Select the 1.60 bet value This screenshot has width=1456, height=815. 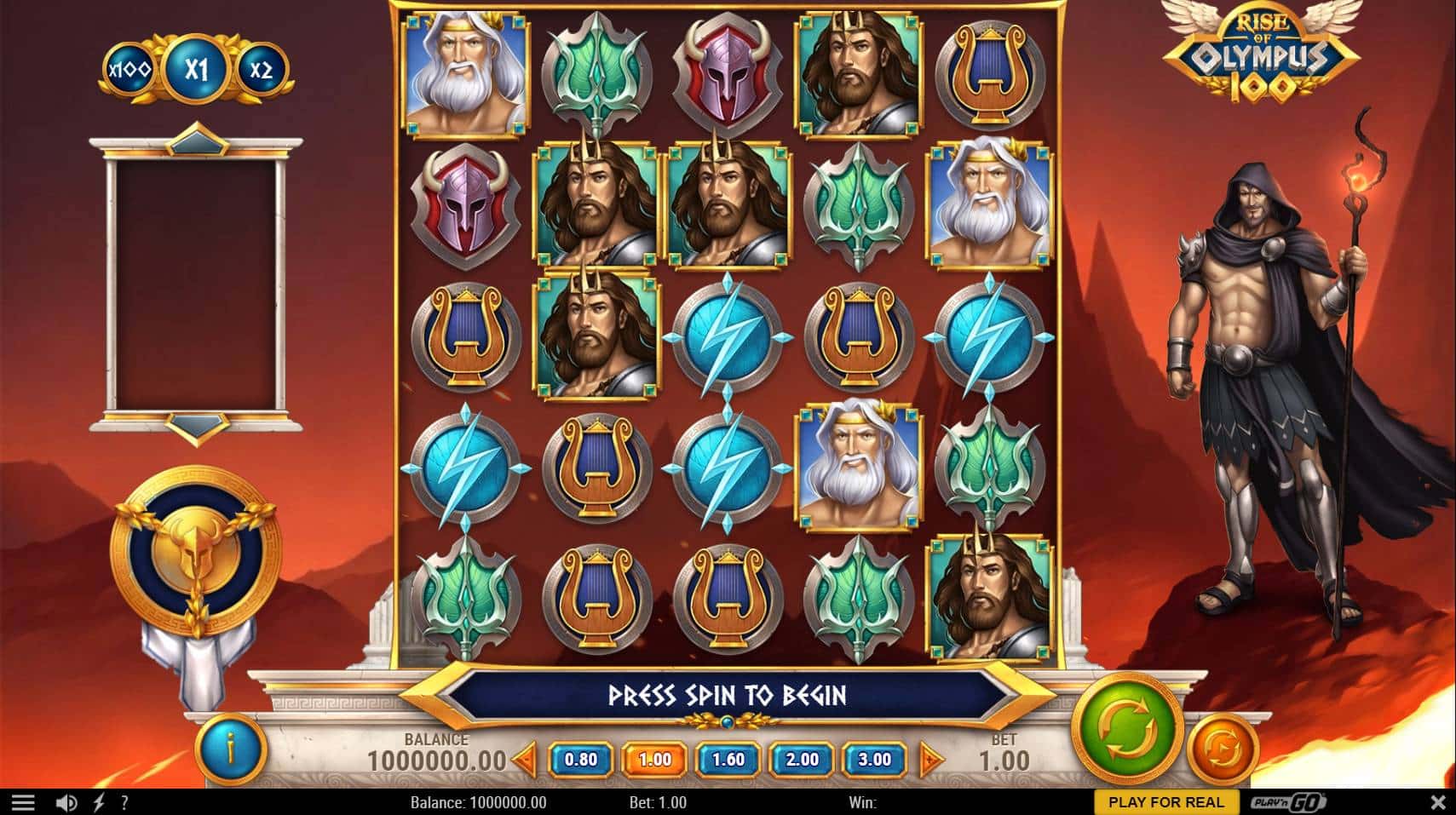click(728, 760)
